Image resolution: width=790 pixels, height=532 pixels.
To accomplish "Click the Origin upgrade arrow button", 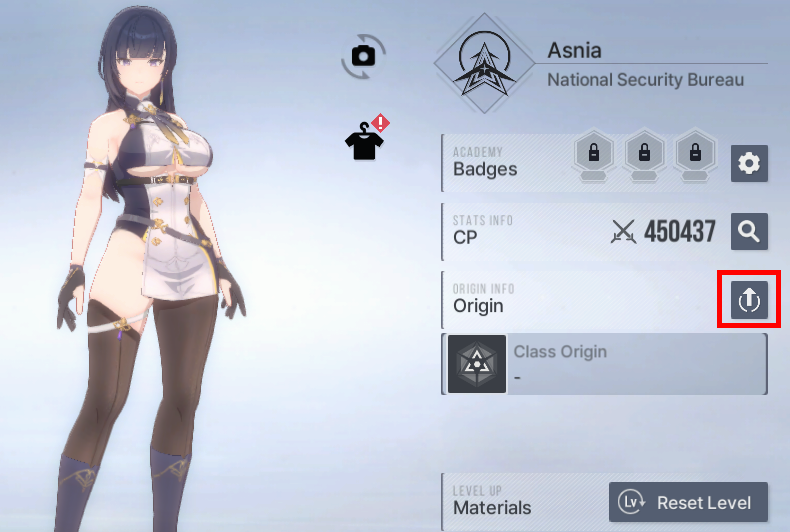I will tap(749, 298).
